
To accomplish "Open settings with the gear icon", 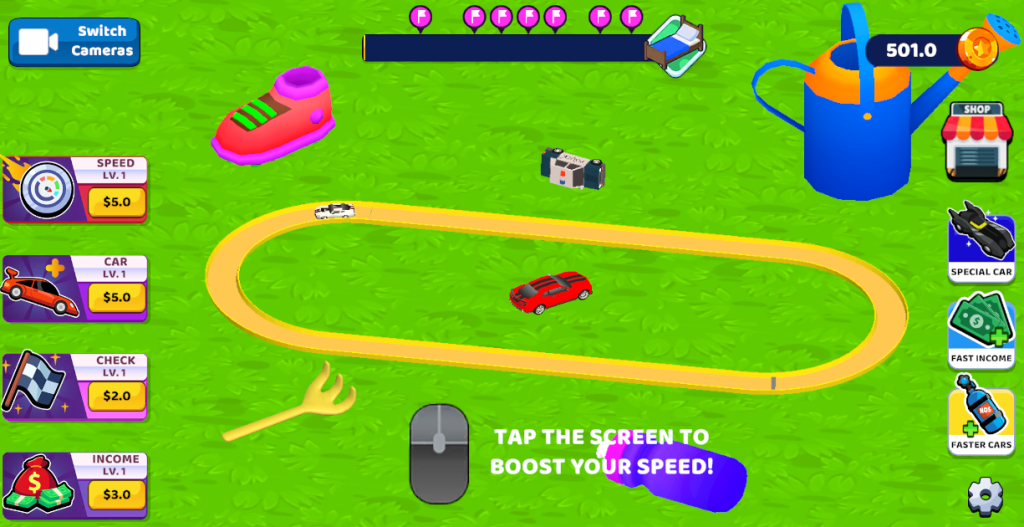I will click(985, 495).
